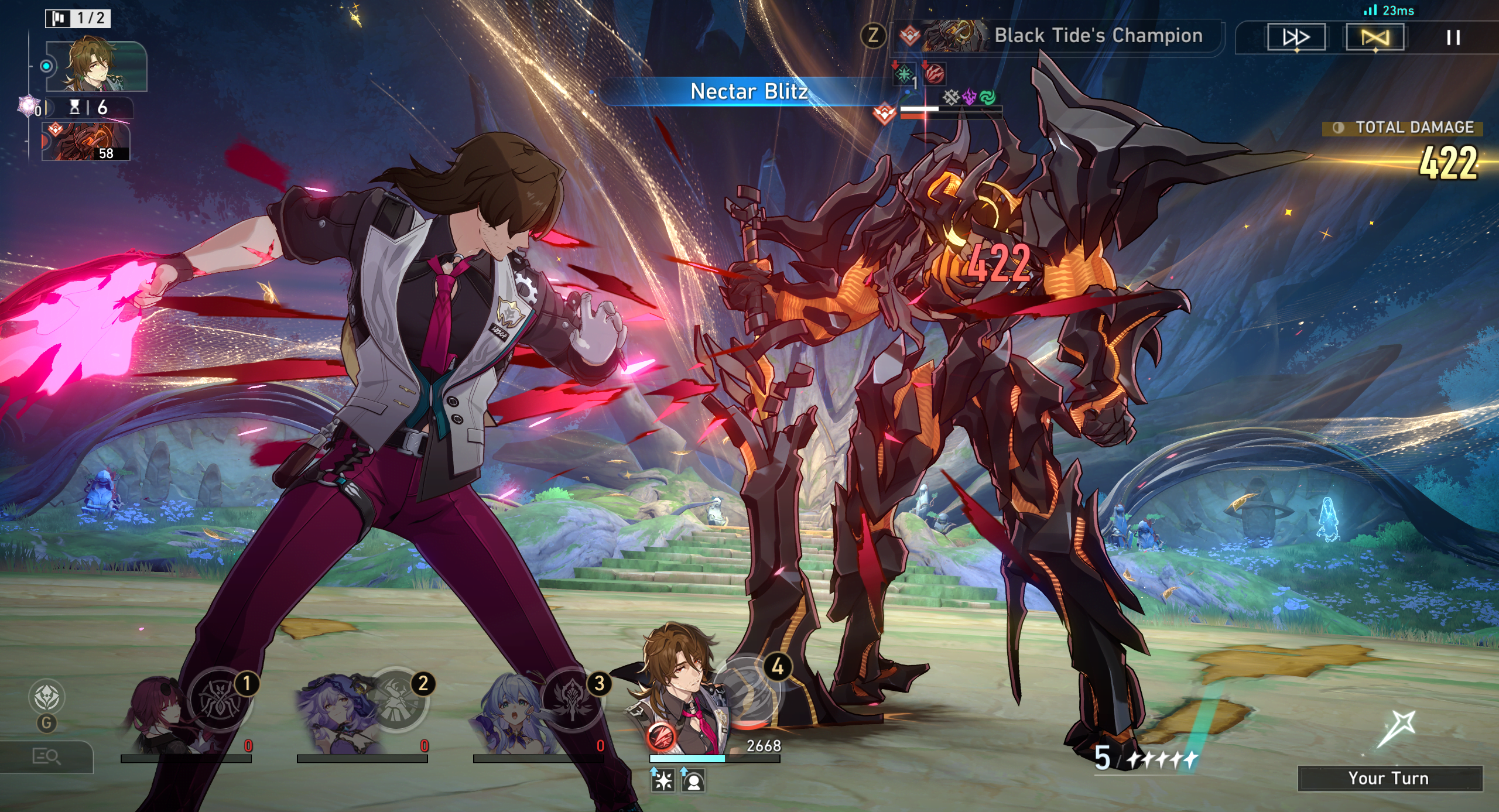Inspect the sunburst buff icon under the health bar
Screen dimensions: 1499x812
pyautogui.click(x=663, y=781)
